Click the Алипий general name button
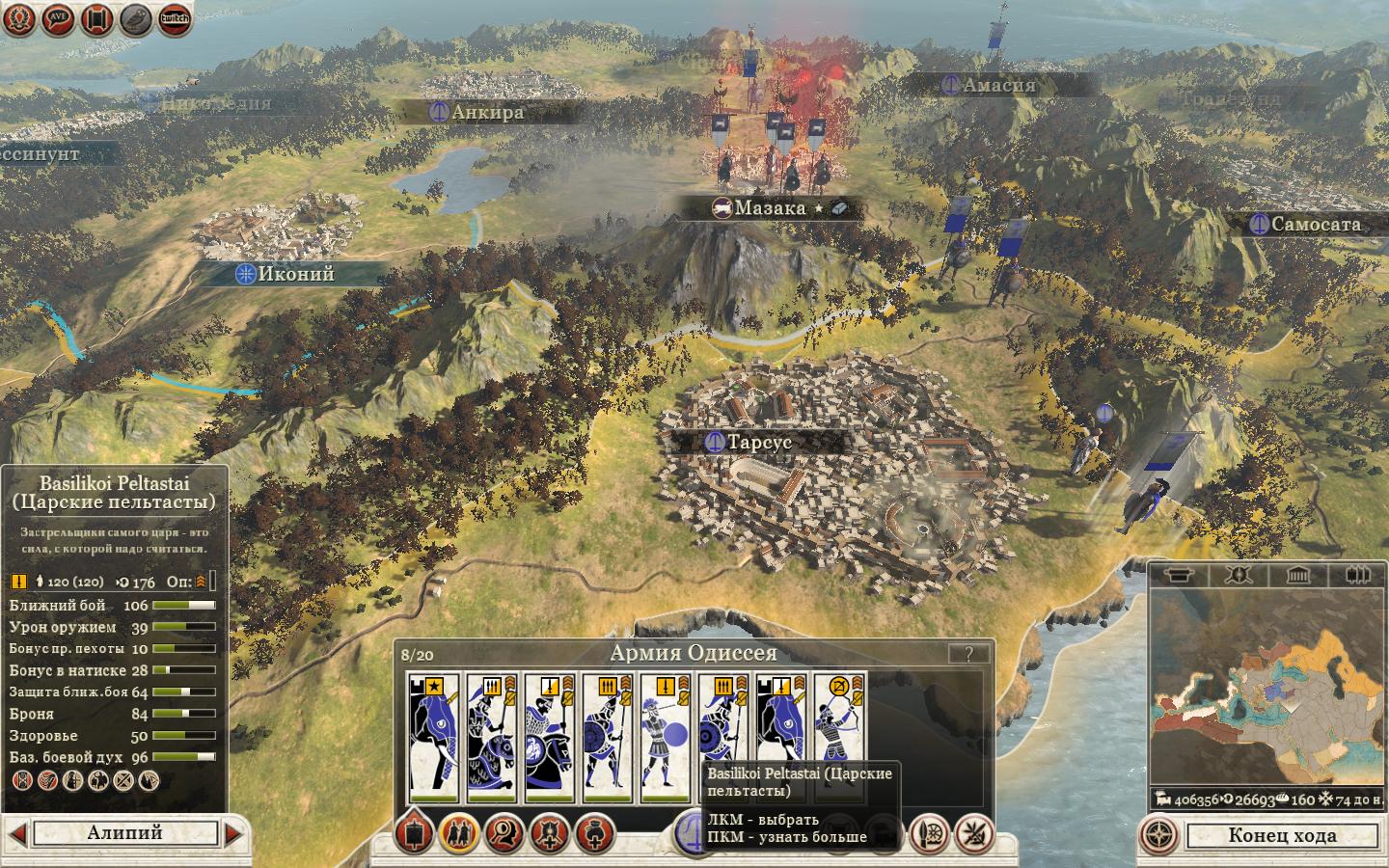Viewport: 1389px width, 868px height. click(x=125, y=833)
